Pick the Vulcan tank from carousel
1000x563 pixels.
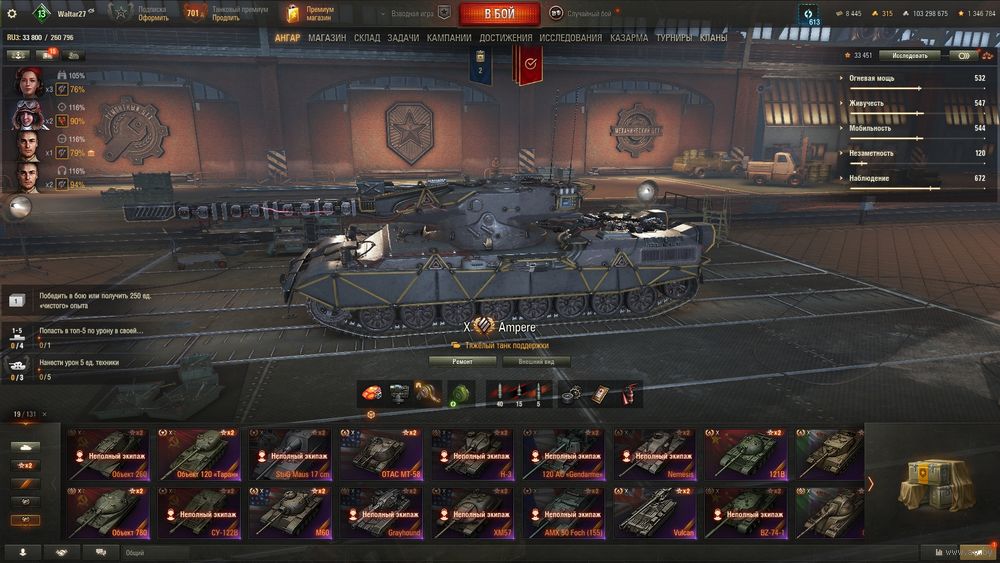click(x=655, y=513)
